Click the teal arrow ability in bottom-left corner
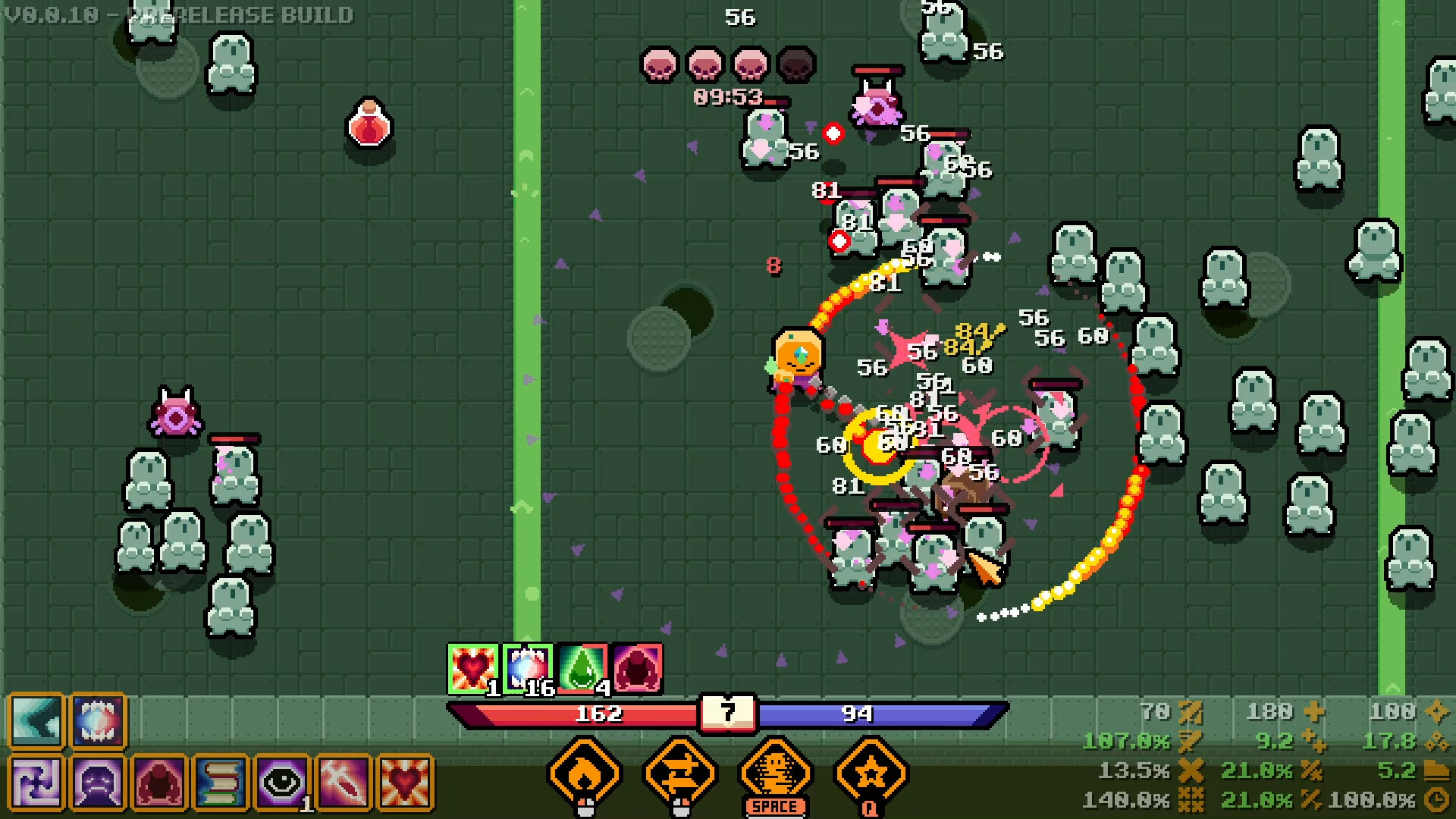The height and width of the screenshot is (819, 1456). [x=36, y=720]
